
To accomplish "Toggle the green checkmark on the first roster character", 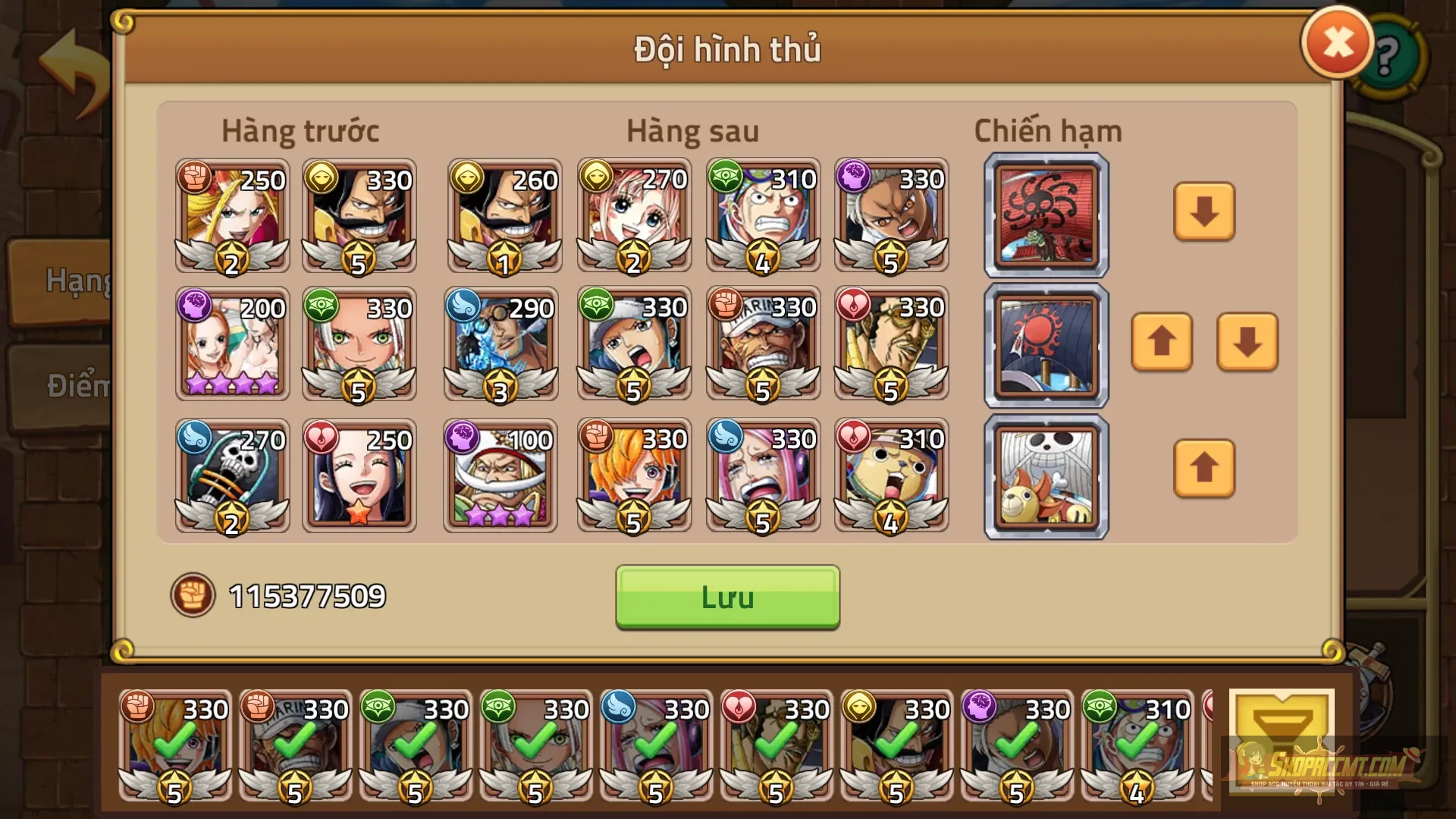I will (176, 747).
